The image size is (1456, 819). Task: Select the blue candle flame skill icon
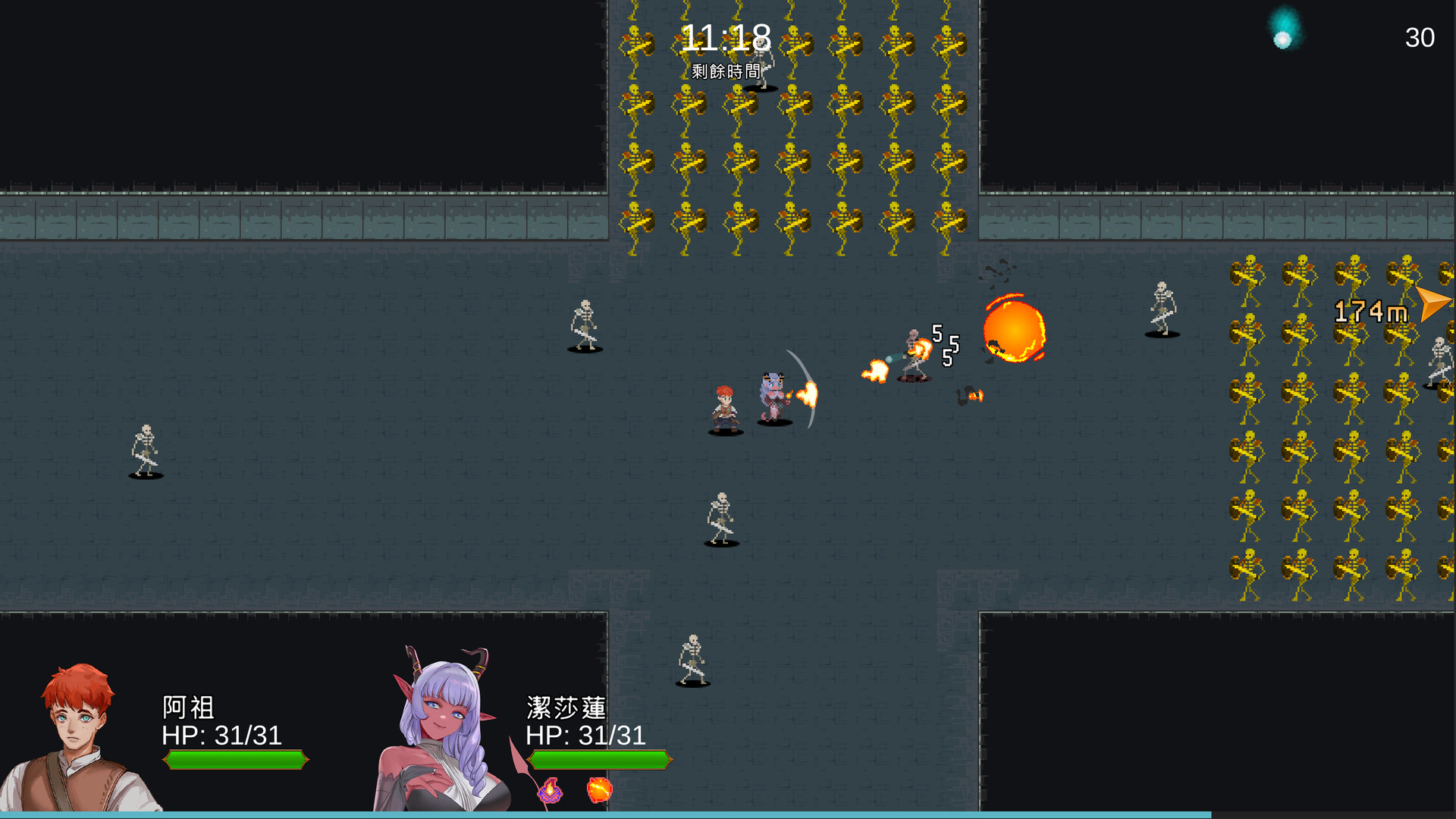[x=551, y=791]
